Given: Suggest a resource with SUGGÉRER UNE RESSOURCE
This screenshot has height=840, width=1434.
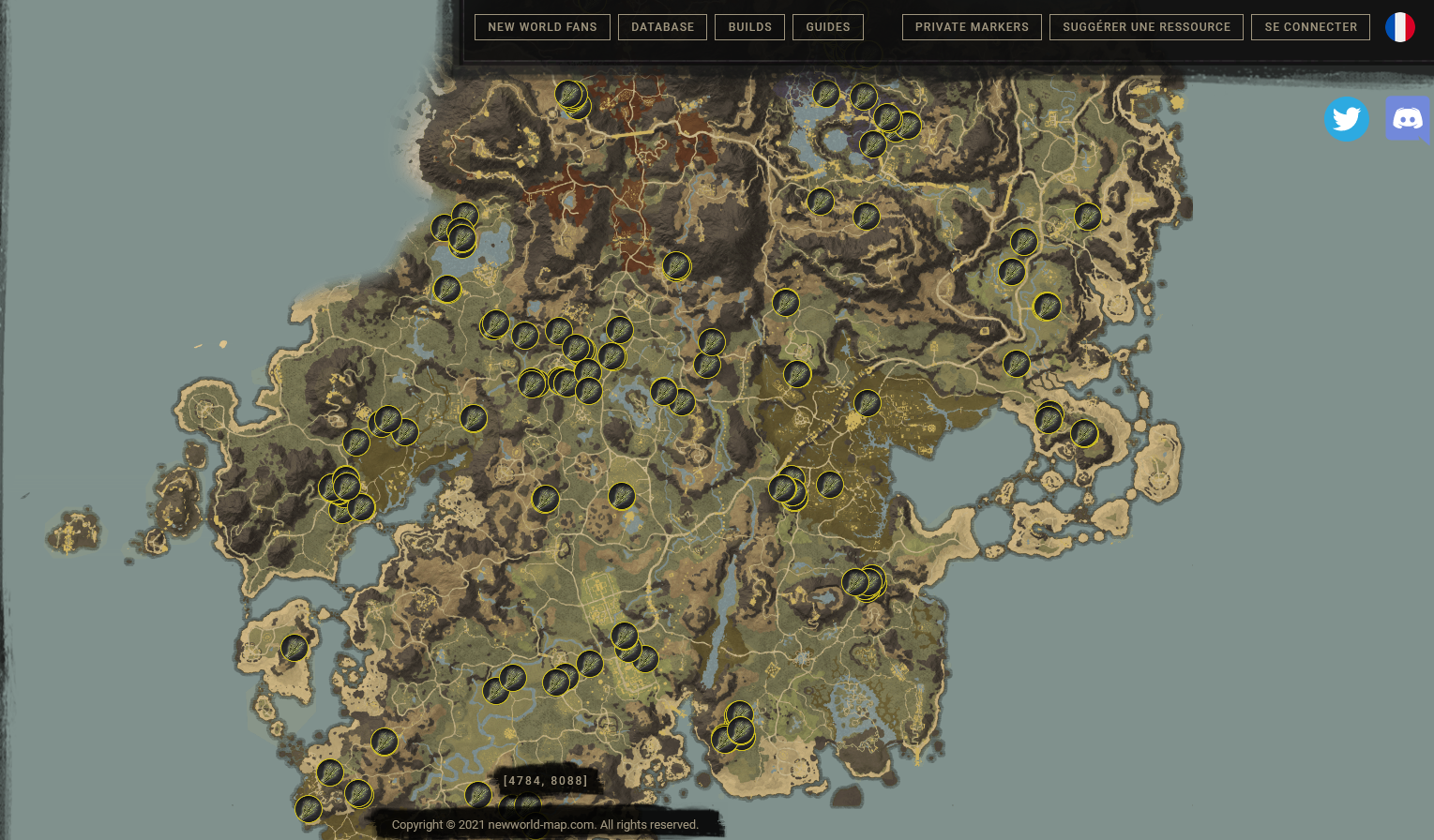Looking at the screenshot, I should tap(1146, 27).
